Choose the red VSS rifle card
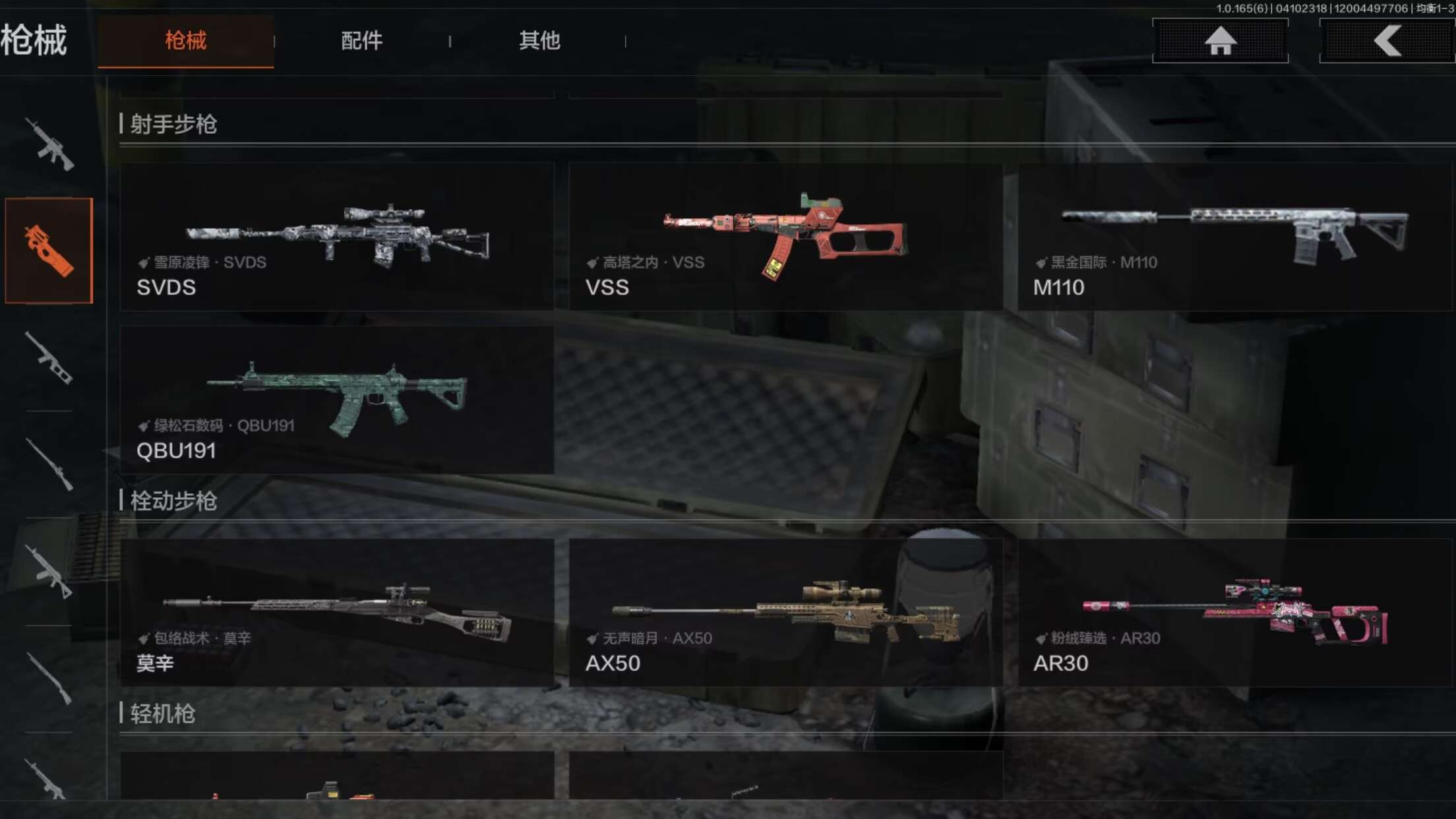1456x819 pixels. click(785, 237)
